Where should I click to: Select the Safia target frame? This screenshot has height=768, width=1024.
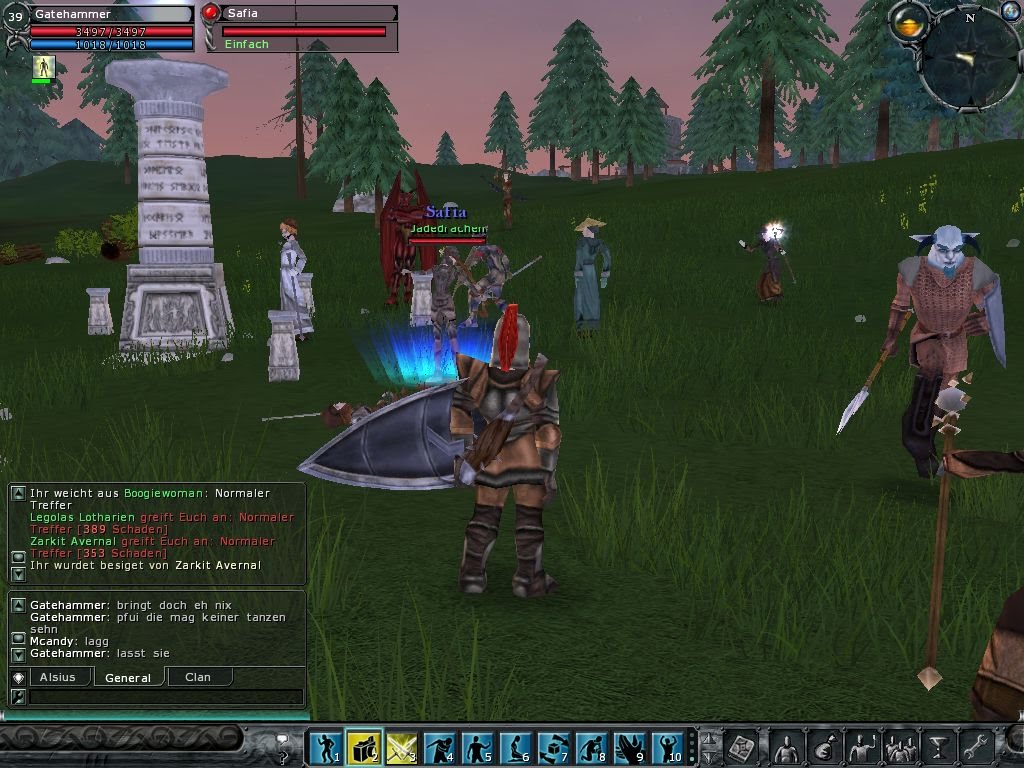pos(300,28)
